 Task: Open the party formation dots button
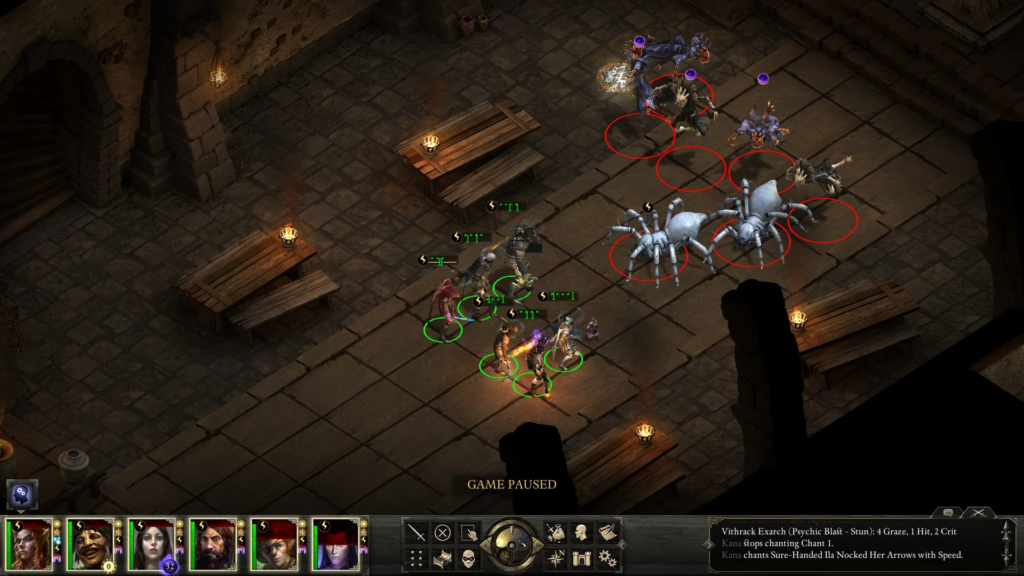click(417, 558)
